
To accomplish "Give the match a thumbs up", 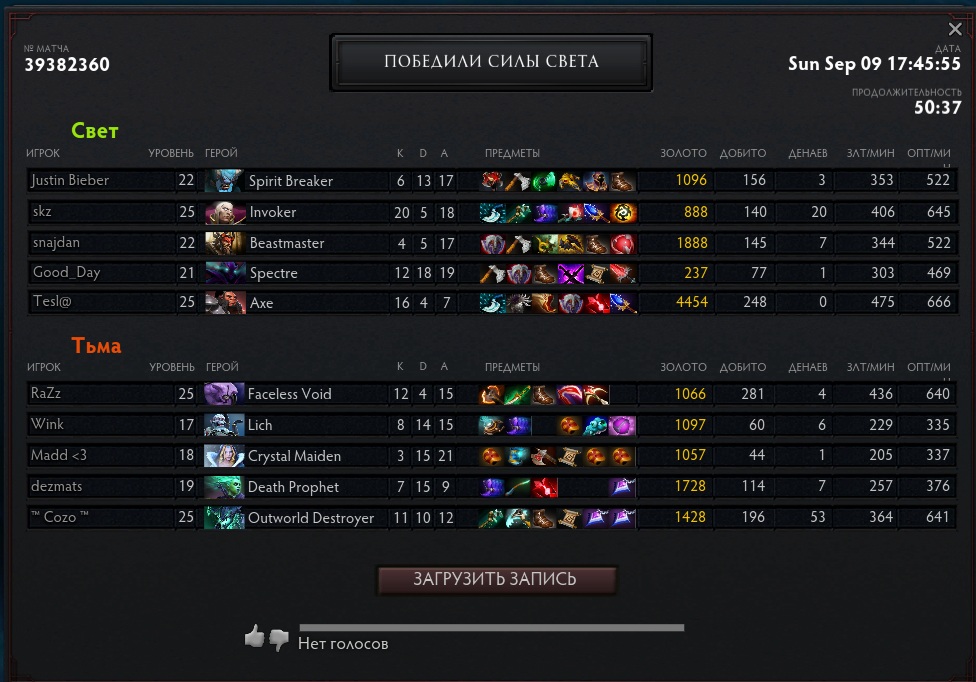I will (x=254, y=636).
